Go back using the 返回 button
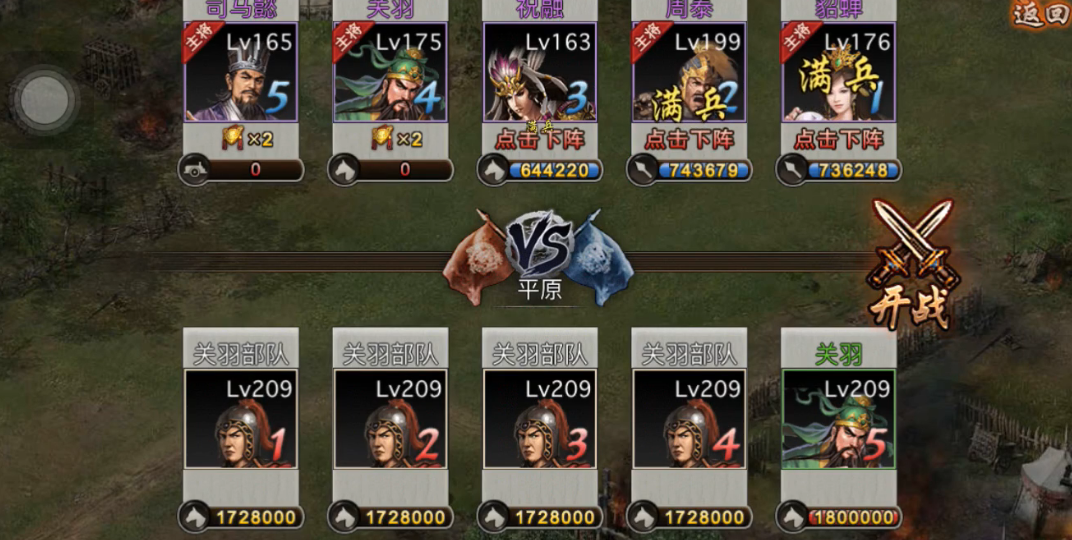1072x540 pixels. pos(1040,14)
